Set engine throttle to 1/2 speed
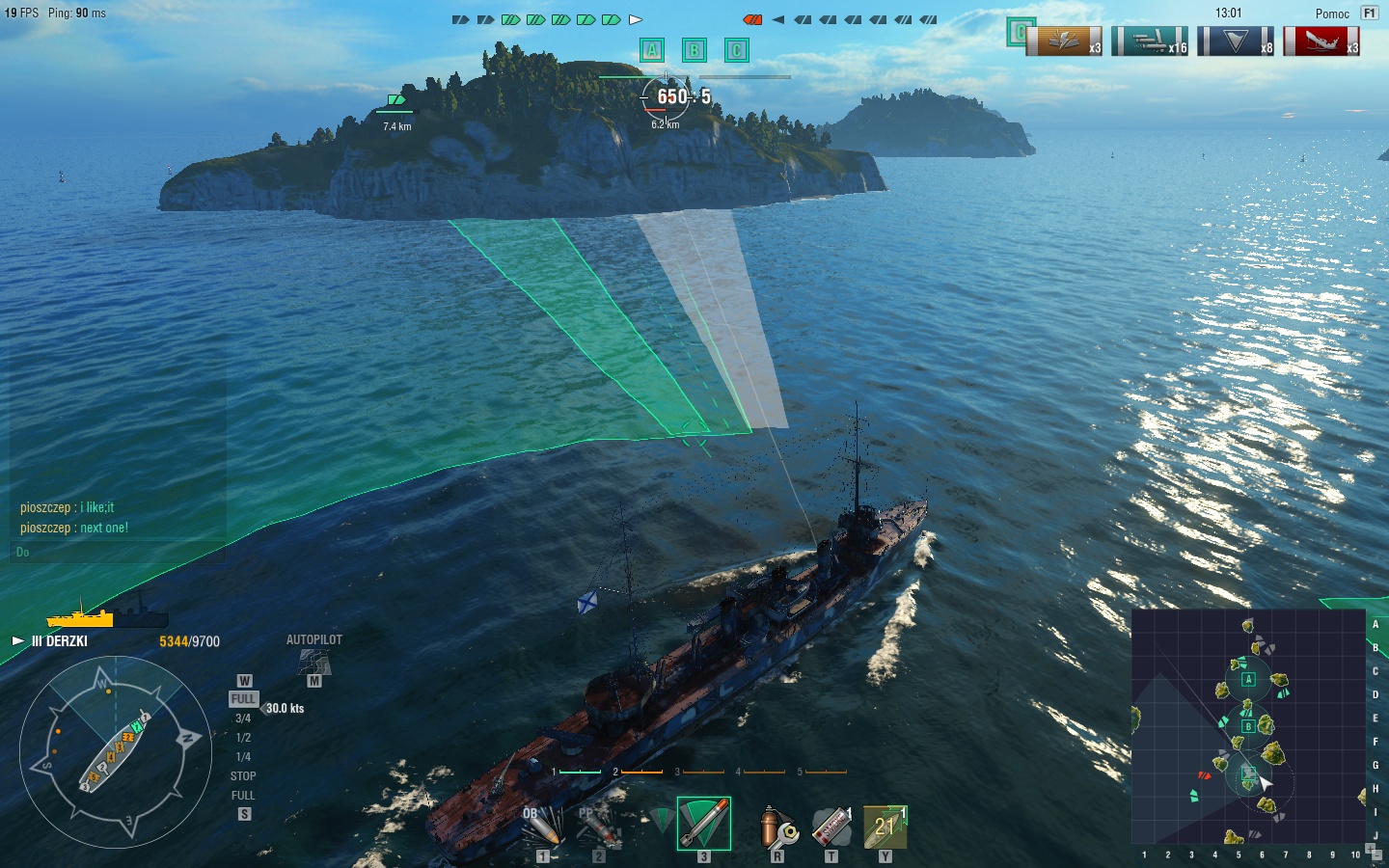The image size is (1389, 868). click(243, 738)
